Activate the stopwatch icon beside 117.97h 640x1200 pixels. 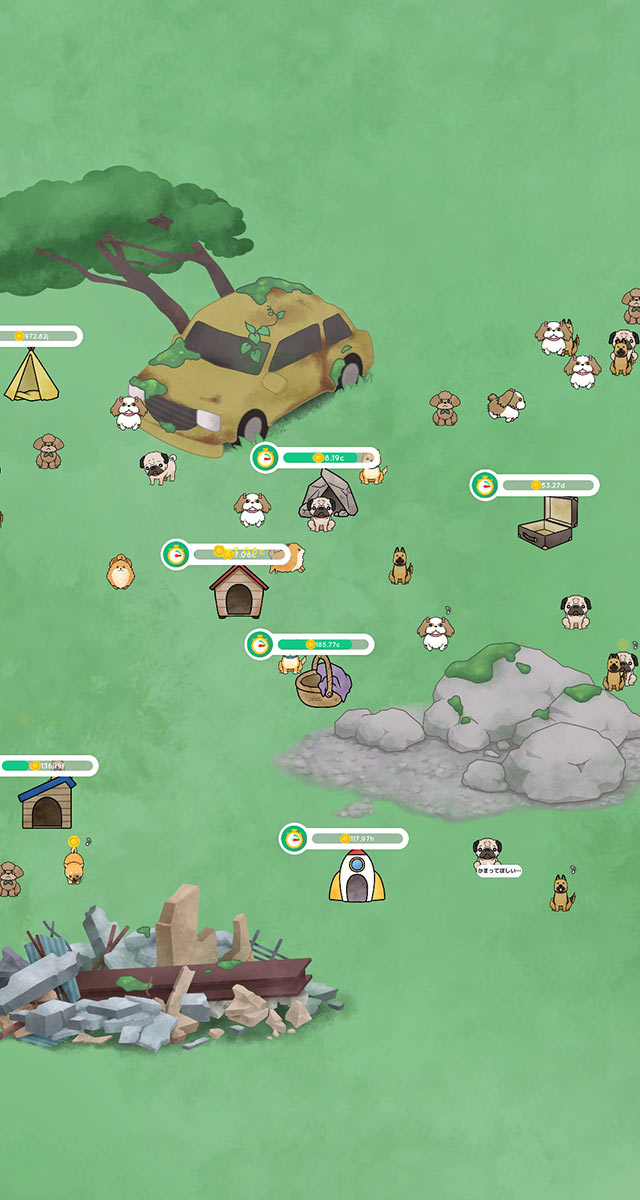pyautogui.click(x=294, y=838)
